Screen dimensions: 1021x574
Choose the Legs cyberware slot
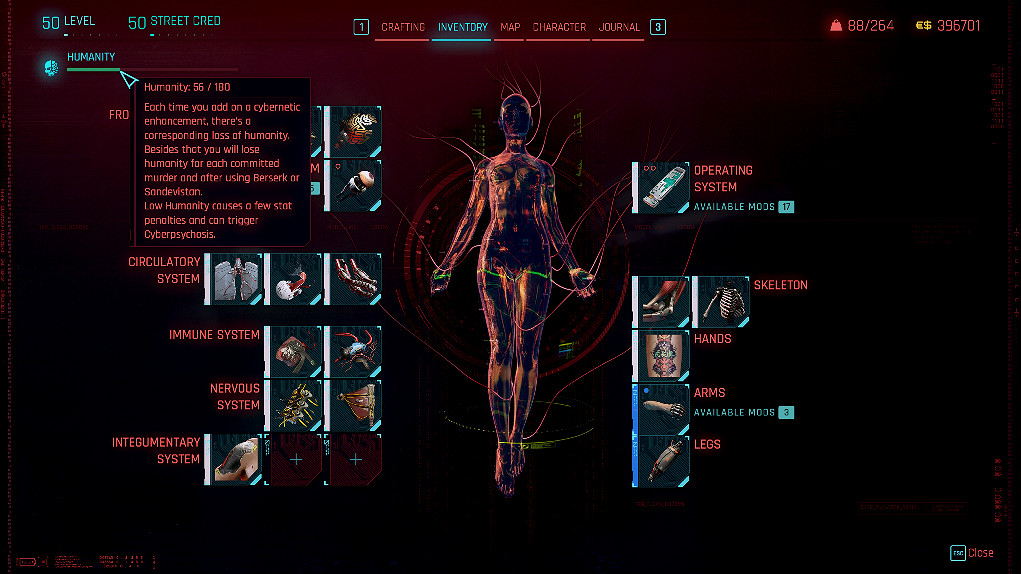tap(663, 461)
